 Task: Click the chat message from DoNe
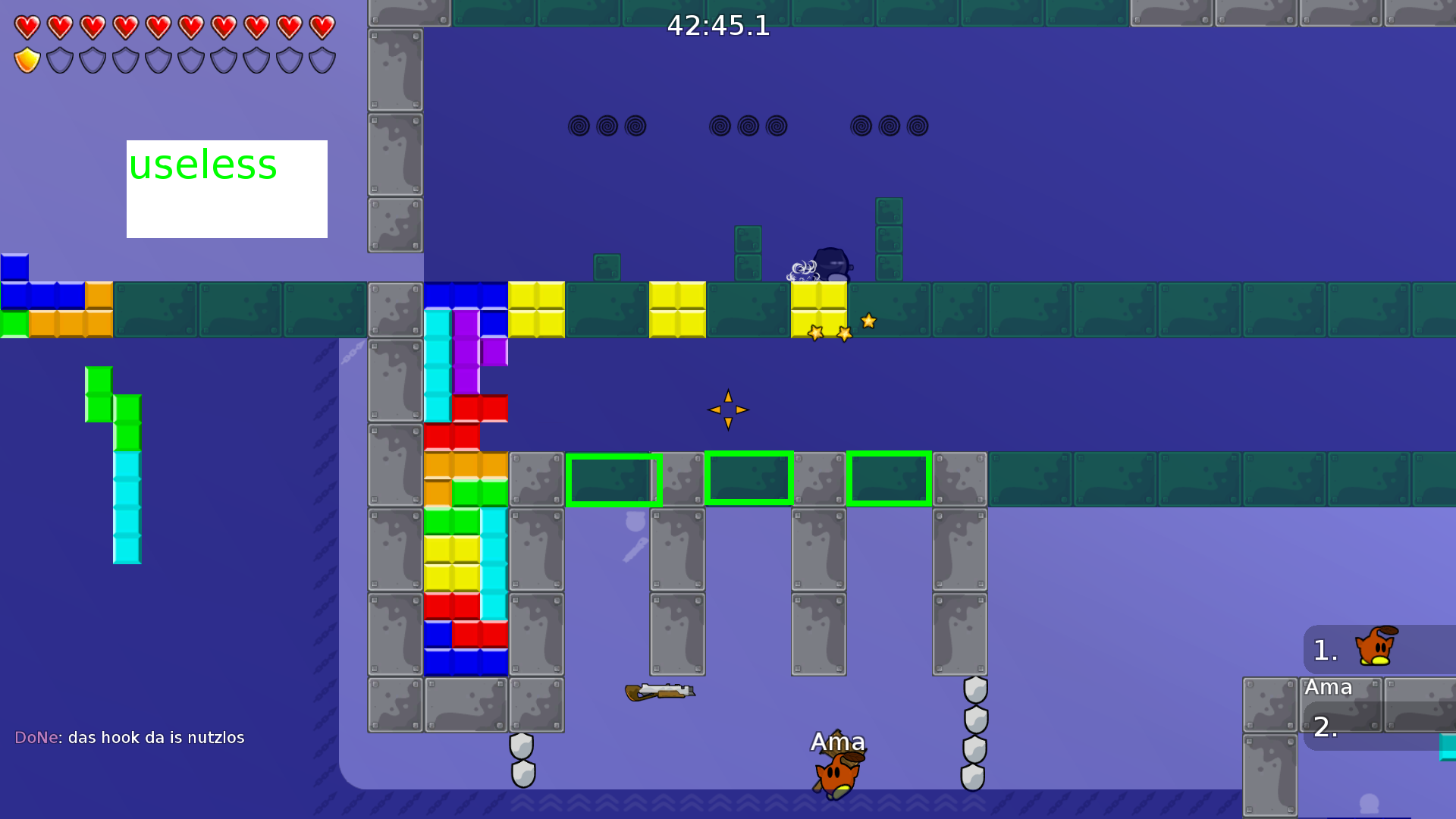pyautogui.click(x=129, y=736)
